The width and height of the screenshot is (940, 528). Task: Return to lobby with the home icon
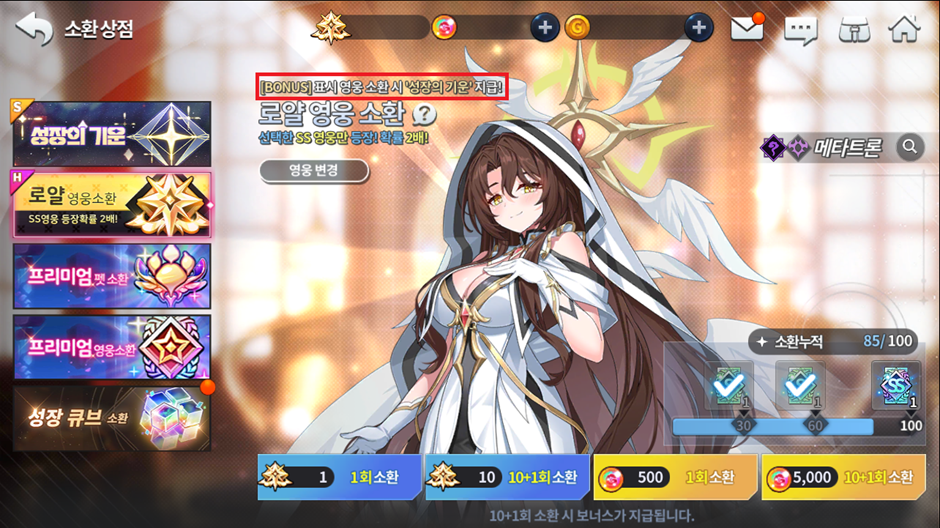[x=904, y=28]
